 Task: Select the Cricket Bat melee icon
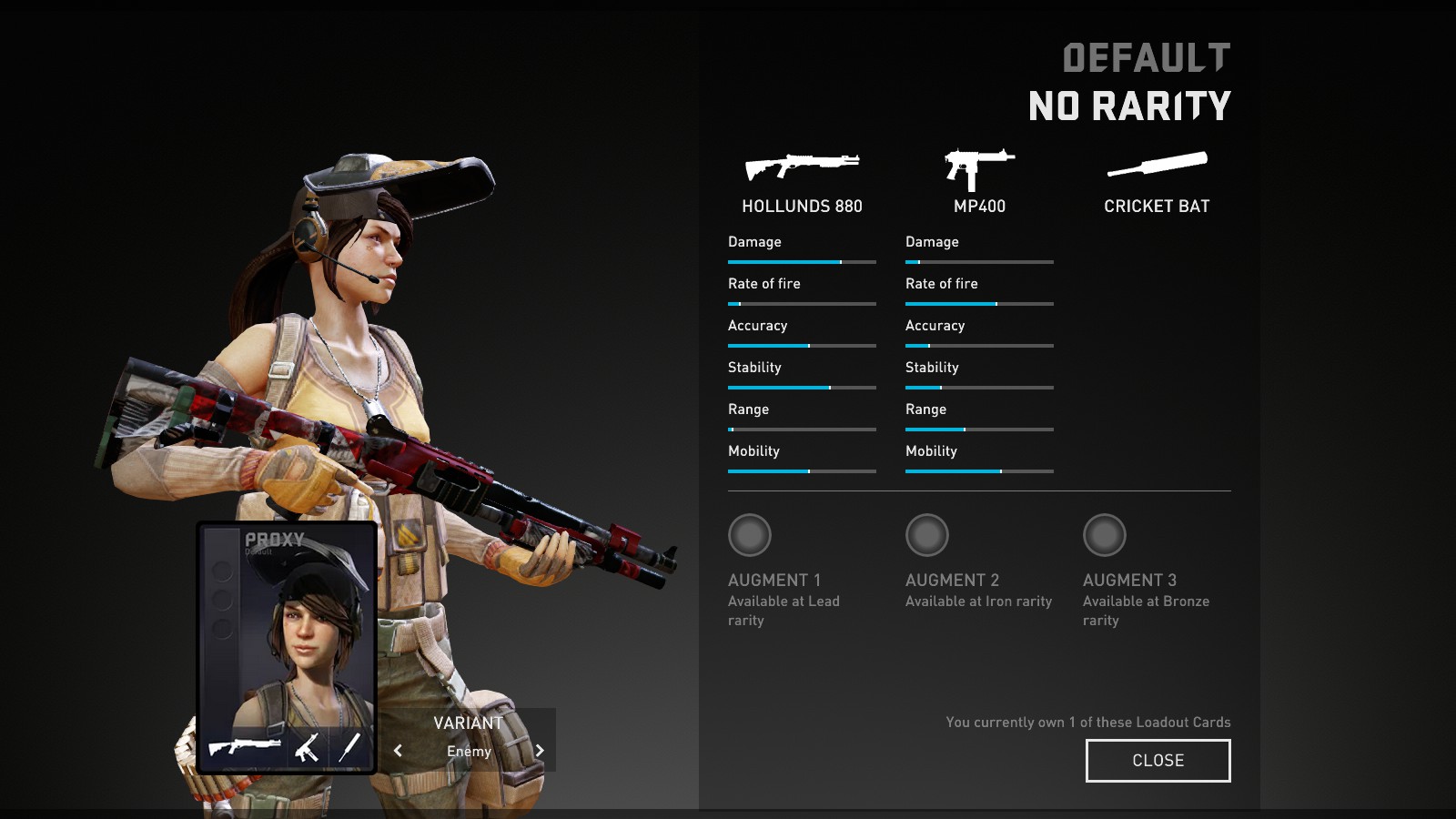(x=1157, y=165)
